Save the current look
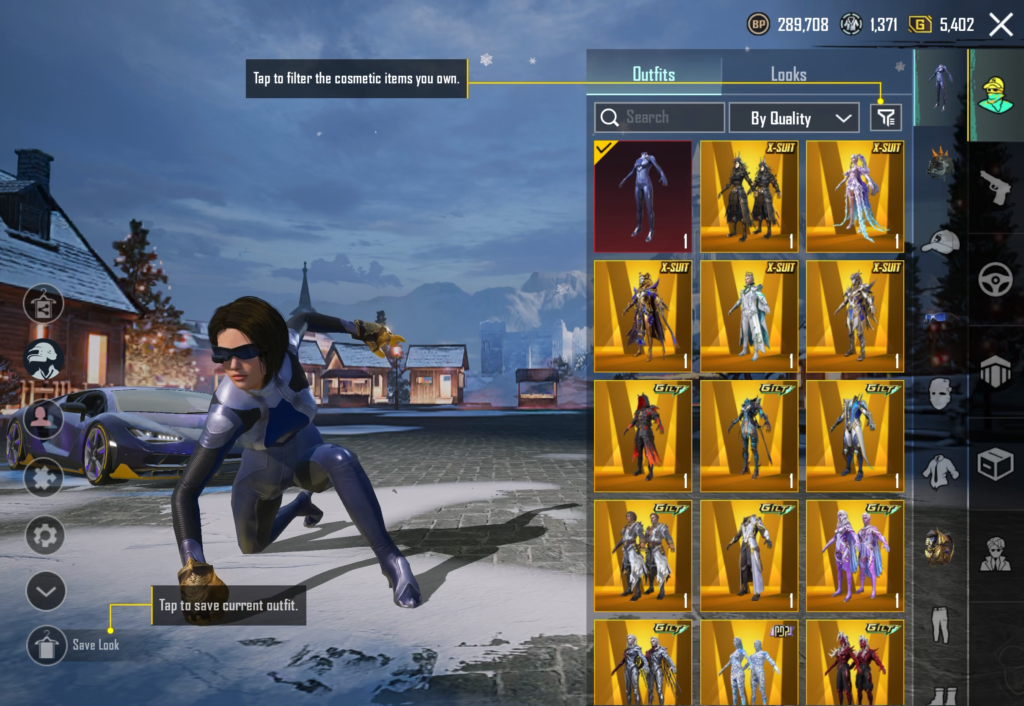Image resolution: width=1024 pixels, height=706 pixels. pos(47,645)
